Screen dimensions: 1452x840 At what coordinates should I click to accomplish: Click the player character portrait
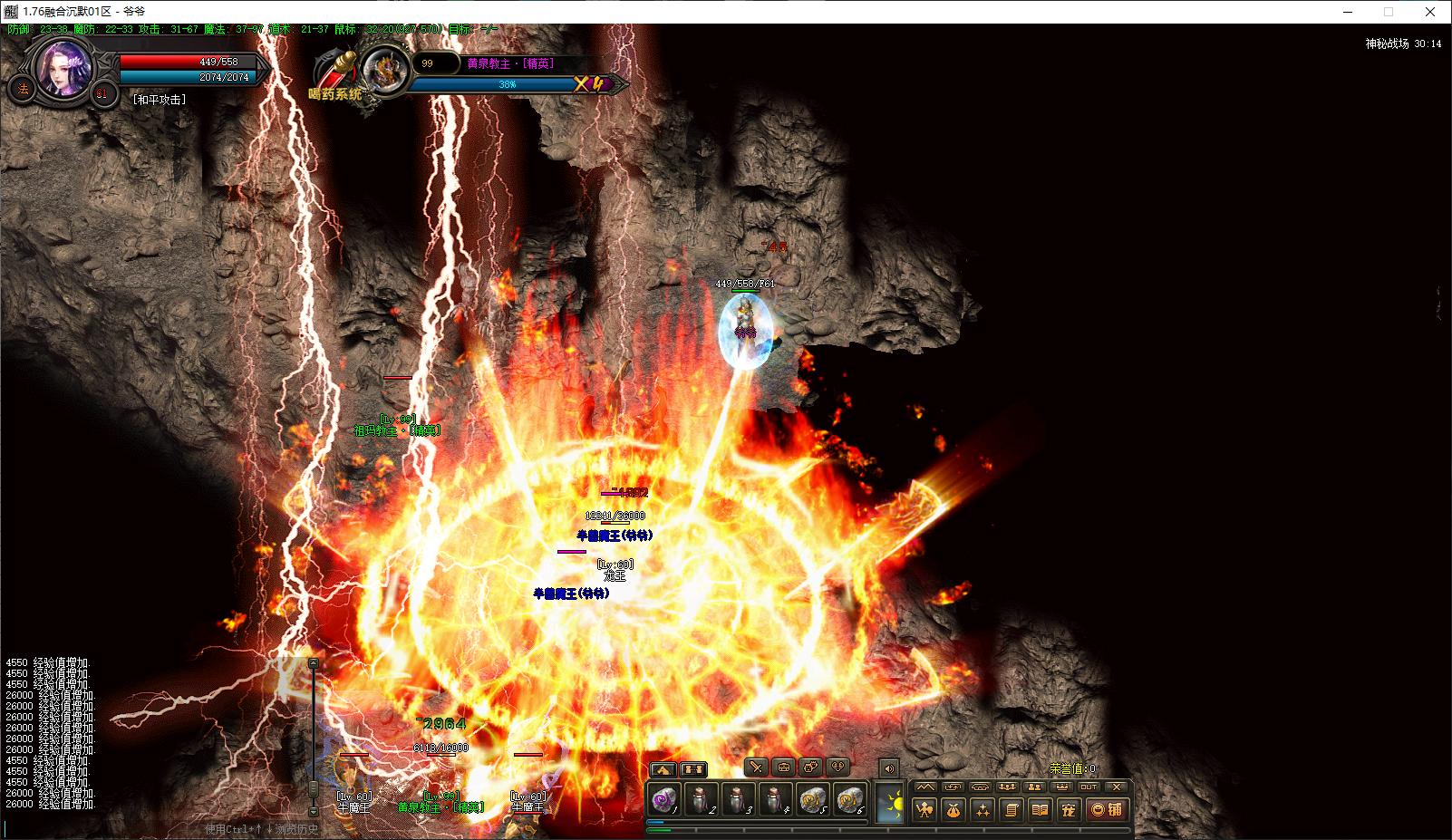[x=64, y=70]
